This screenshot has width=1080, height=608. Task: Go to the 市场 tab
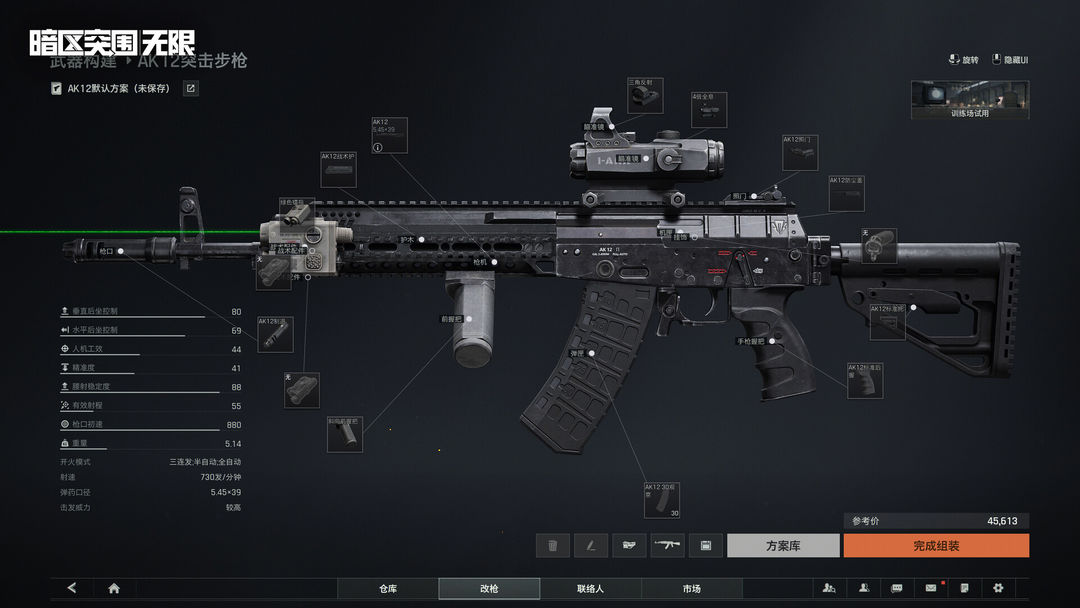click(x=691, y=589)
